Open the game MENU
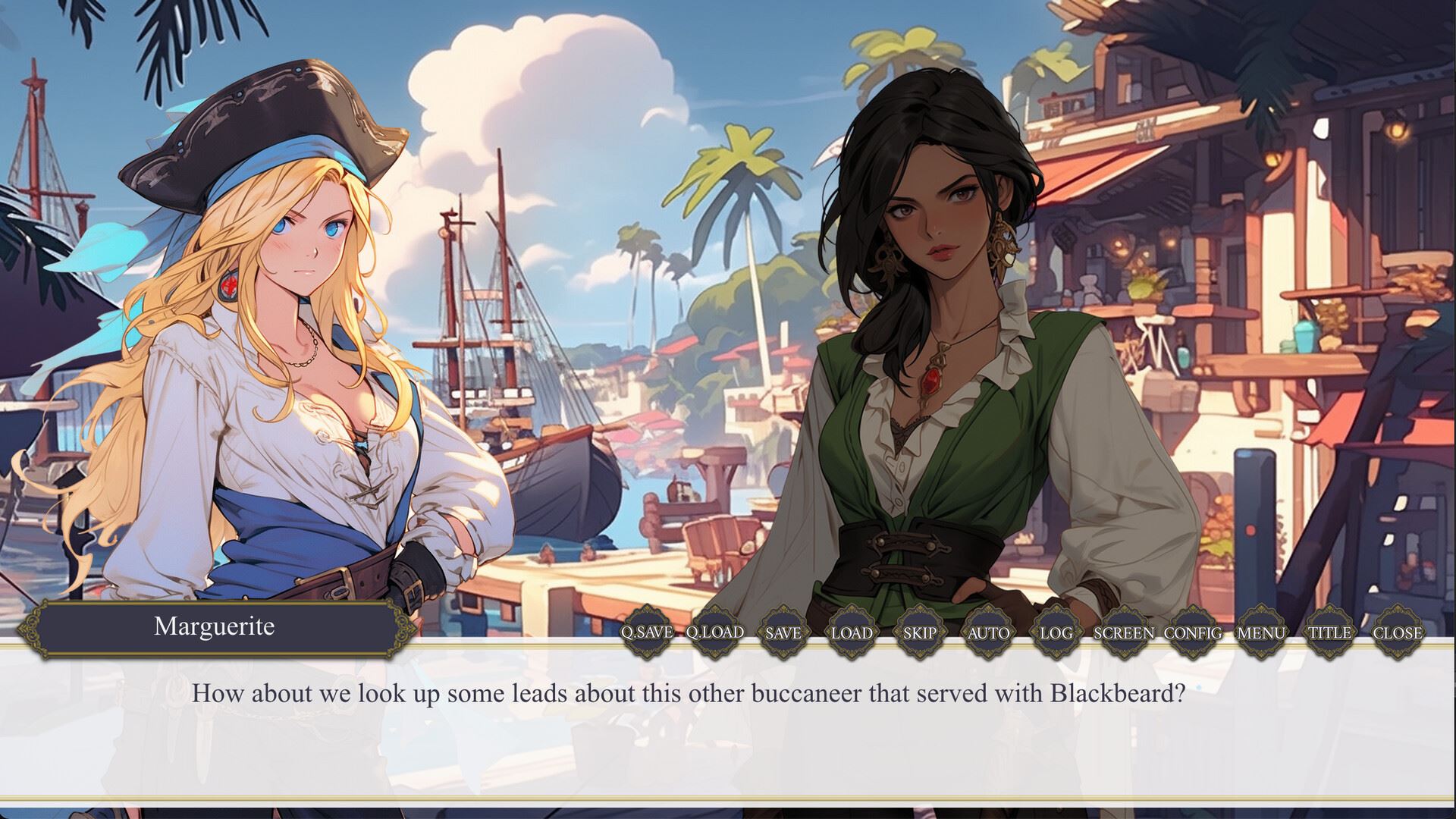Image resolution: width=1456 pixels, height=819 pixels. click(1260, 632)
